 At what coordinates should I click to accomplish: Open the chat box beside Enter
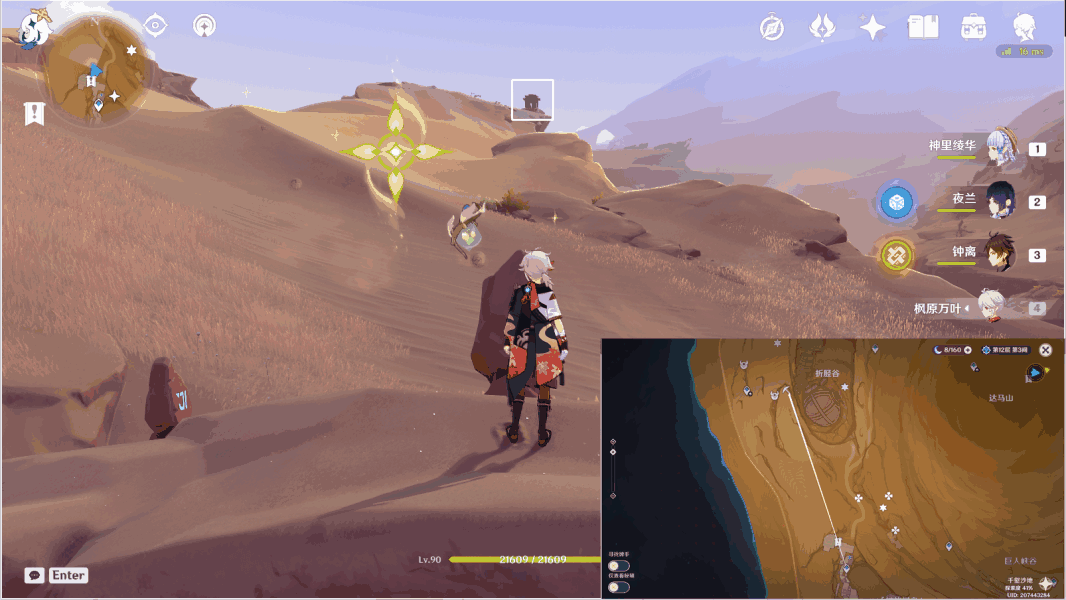pyautogui.click(x=35, y=576)
